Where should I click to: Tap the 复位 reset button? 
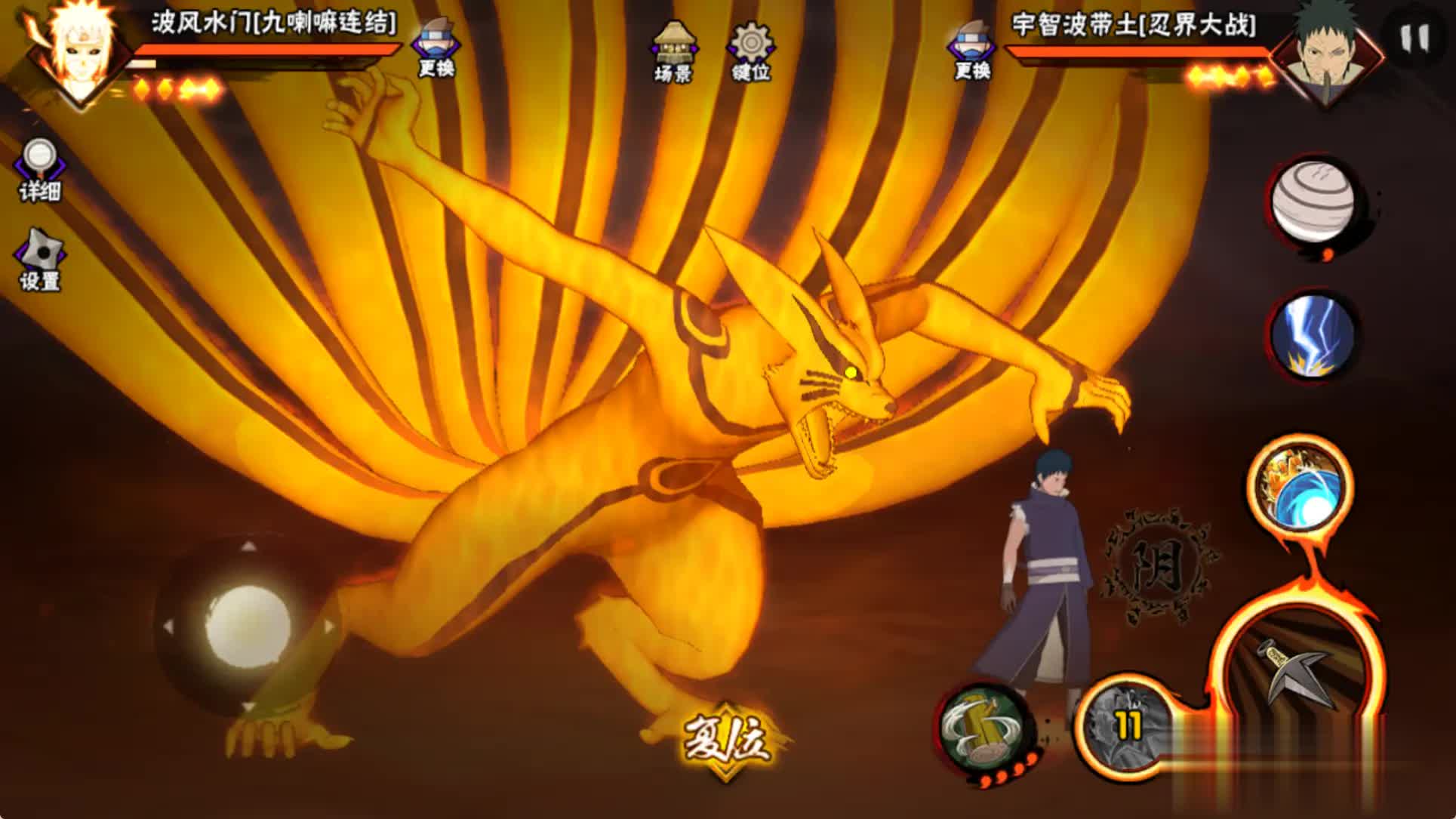click(726, 739)
